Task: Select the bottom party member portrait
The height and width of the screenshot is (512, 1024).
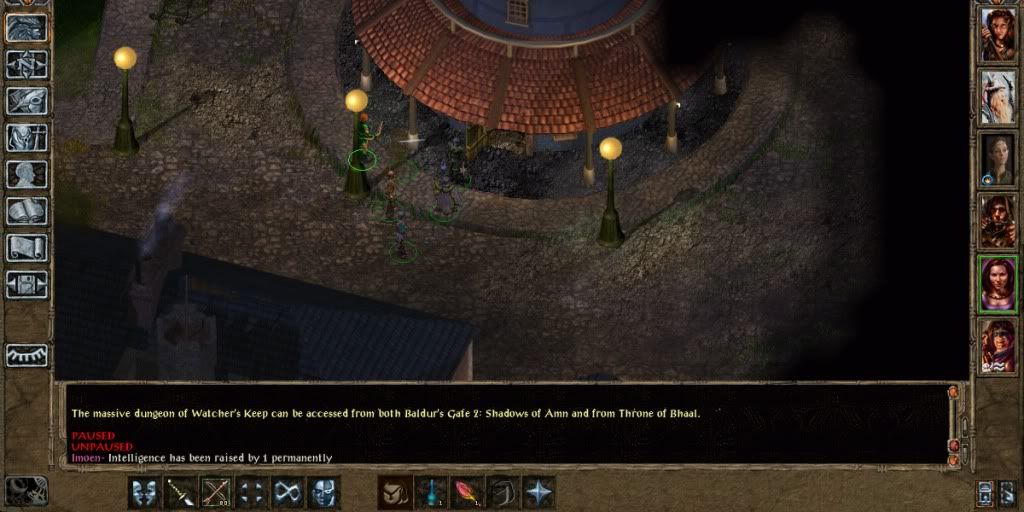Action: click(997, 346)
